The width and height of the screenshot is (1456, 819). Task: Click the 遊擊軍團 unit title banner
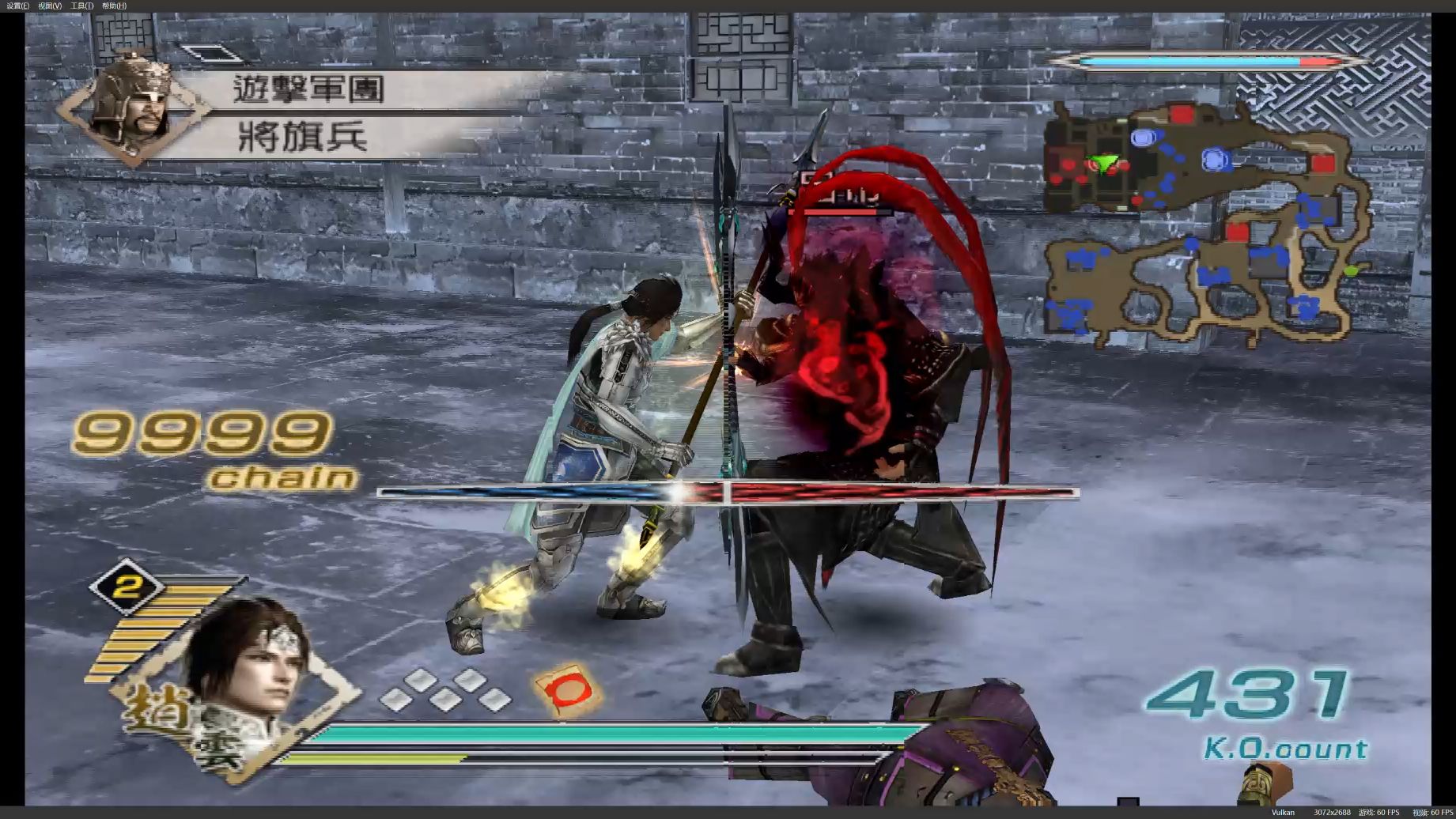(x=307, y=89)
